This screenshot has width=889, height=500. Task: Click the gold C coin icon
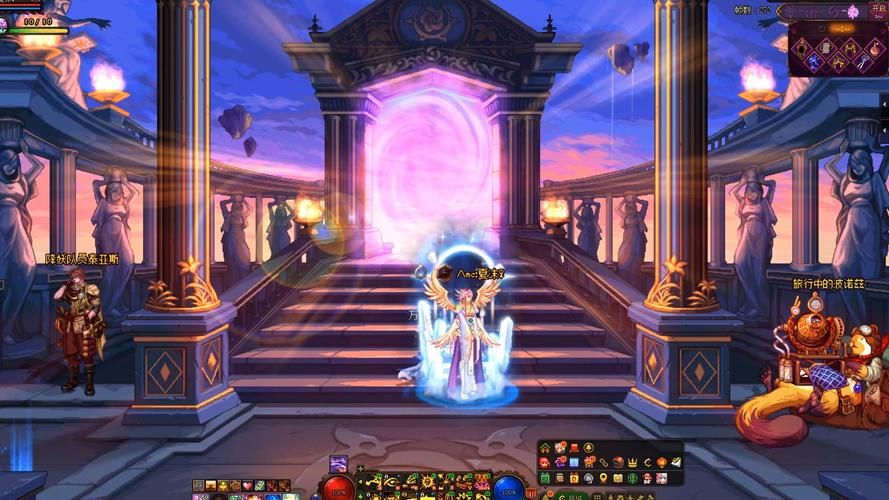point(648,463)
